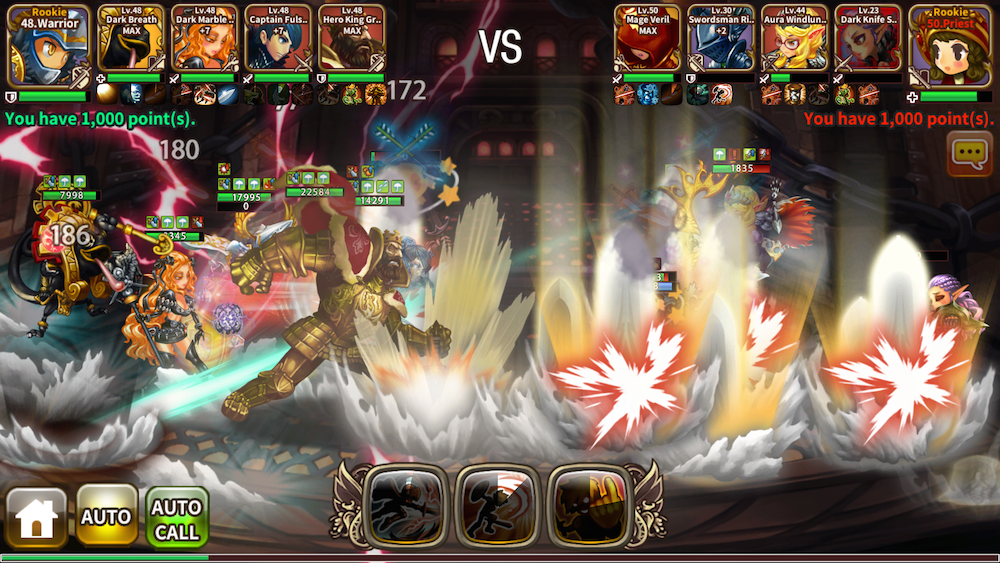The image size is (1000, 563).
Task: View the enemy Aura Windlune portrait
Action: tap(794, 38)
